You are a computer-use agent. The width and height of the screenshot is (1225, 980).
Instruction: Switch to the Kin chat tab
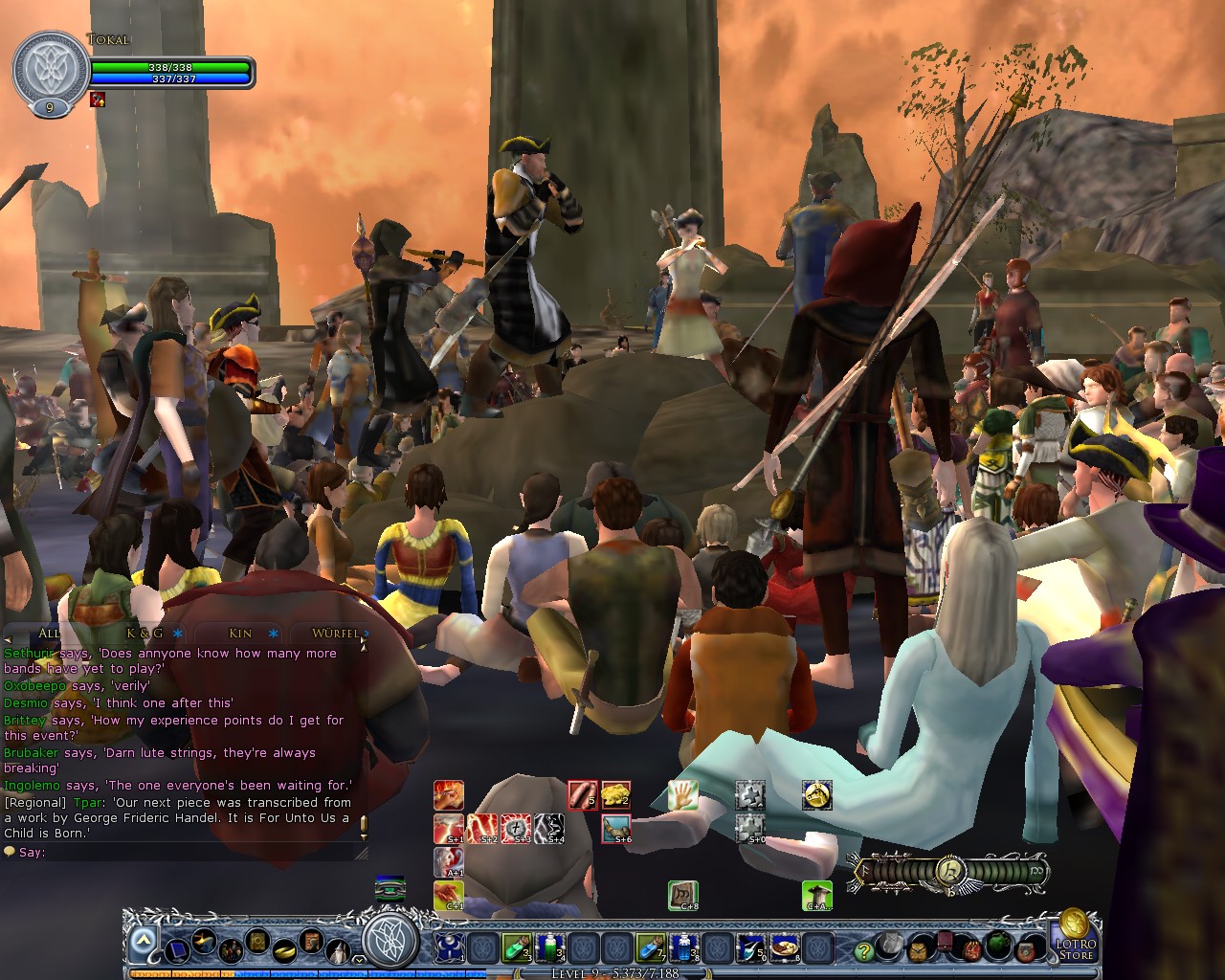(x=239, y=633)
